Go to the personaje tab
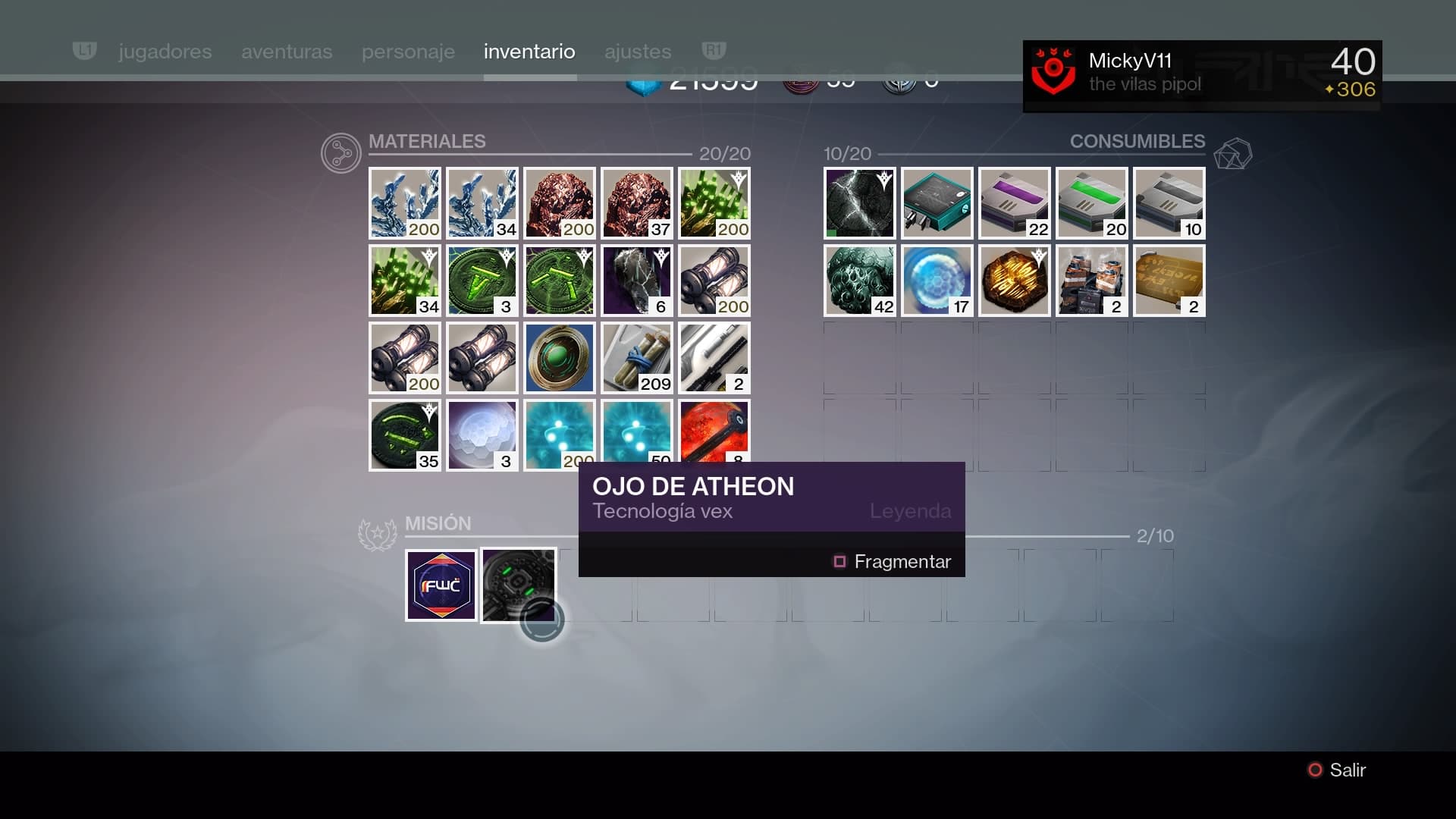The height and width of the screenshot is (819, 1456). (408, 52)
